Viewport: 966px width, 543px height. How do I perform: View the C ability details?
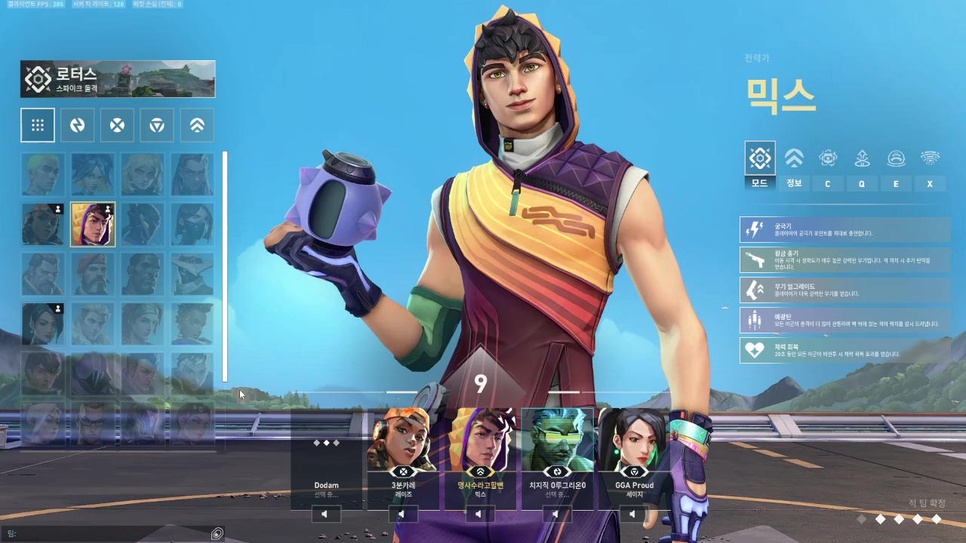point(828,164)
